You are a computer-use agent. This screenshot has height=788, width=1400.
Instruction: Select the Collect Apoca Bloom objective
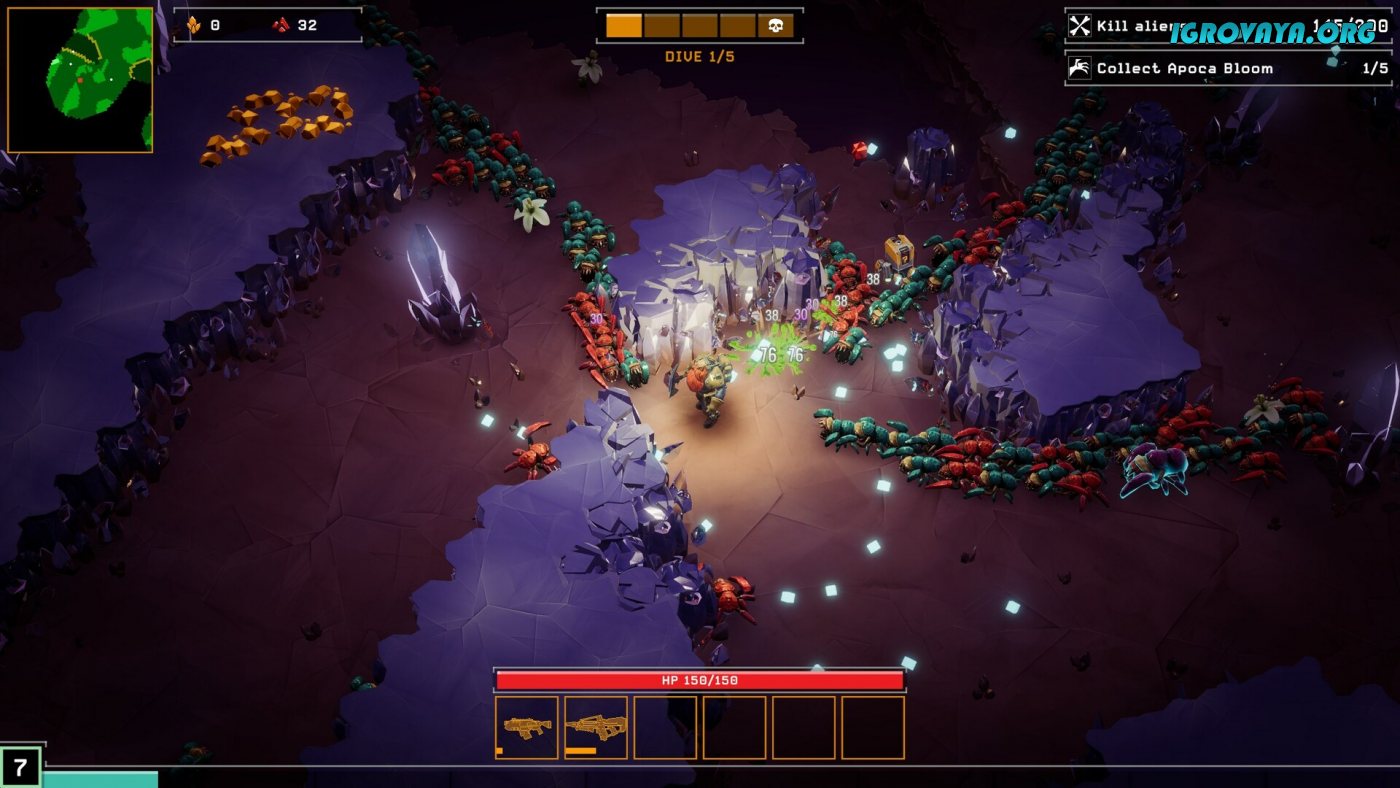click(1228, 68)
